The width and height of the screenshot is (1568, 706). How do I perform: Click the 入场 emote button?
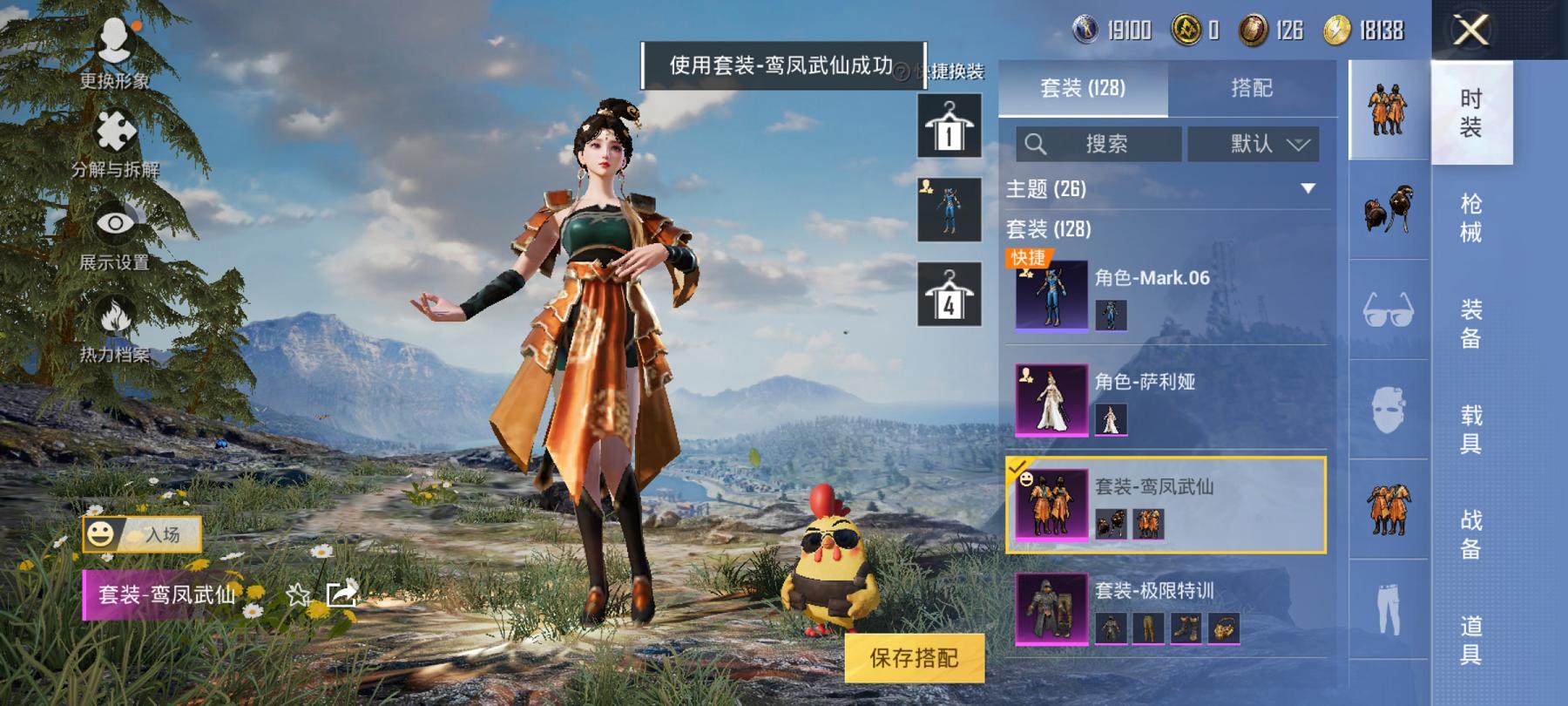pos(143,534)
